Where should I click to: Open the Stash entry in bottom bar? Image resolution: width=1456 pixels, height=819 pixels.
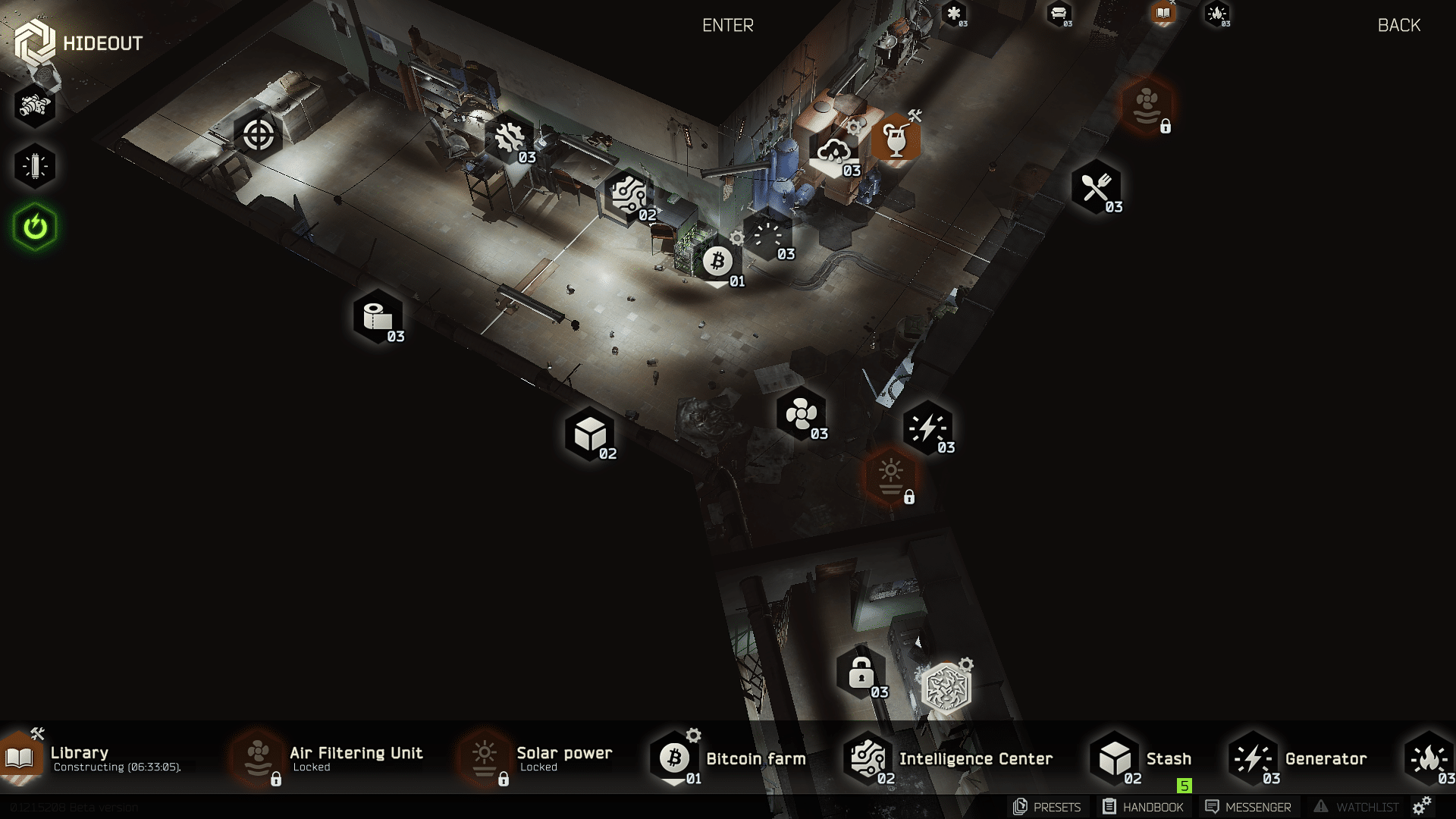pos(1168,758)
